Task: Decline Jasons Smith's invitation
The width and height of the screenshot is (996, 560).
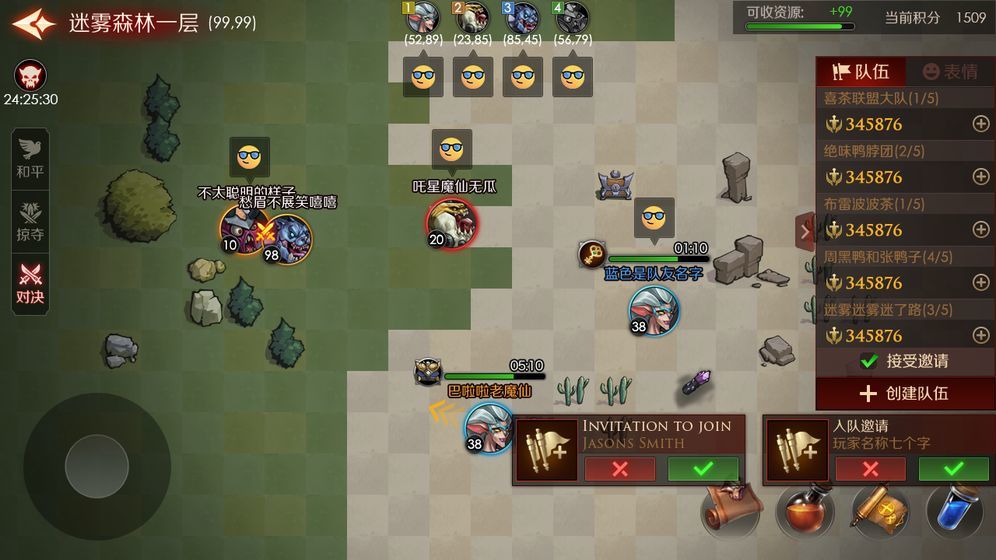Action: (x=620, y=469)
